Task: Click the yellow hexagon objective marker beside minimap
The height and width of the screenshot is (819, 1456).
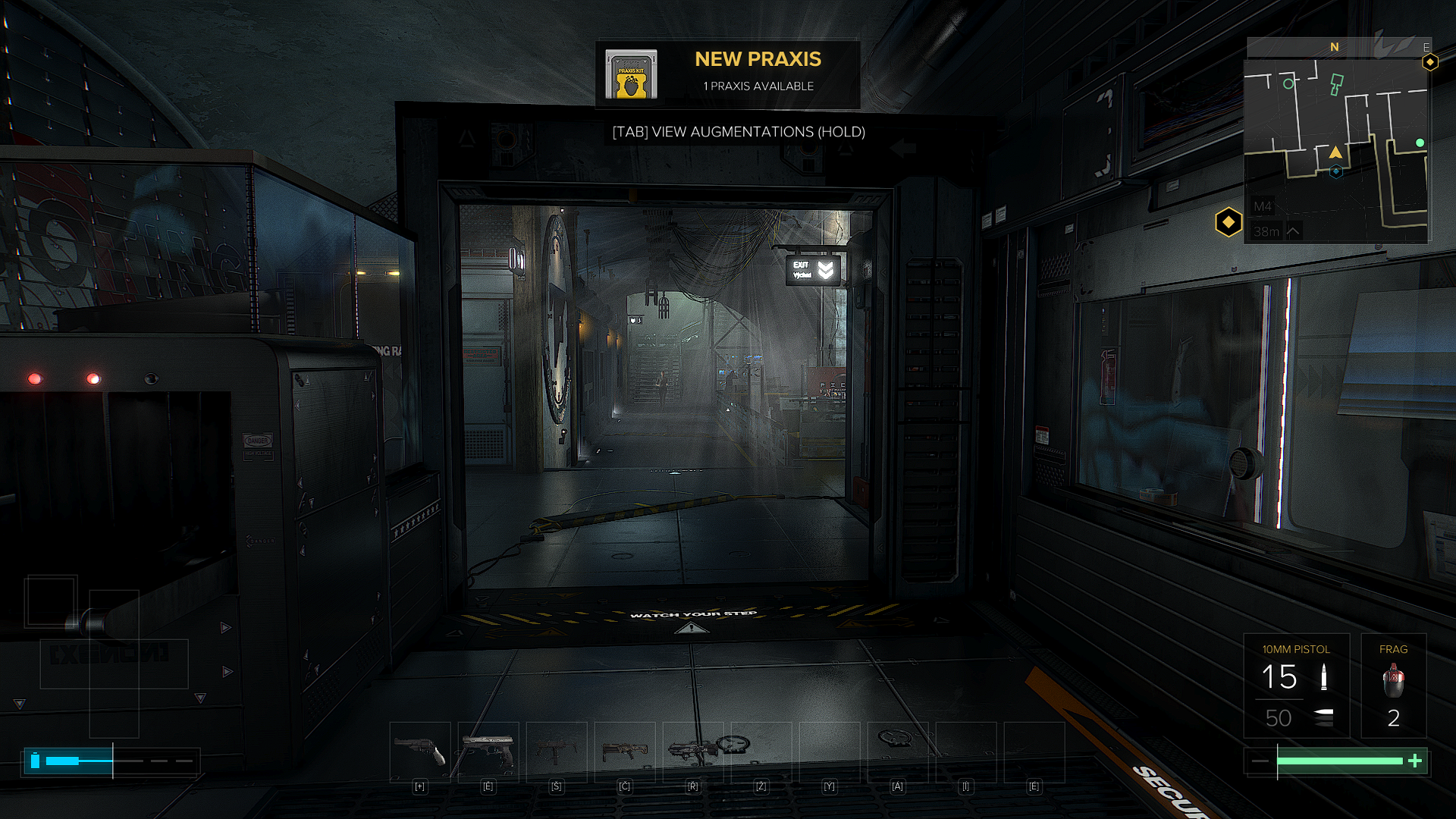Action: [x=1228, y=222]
